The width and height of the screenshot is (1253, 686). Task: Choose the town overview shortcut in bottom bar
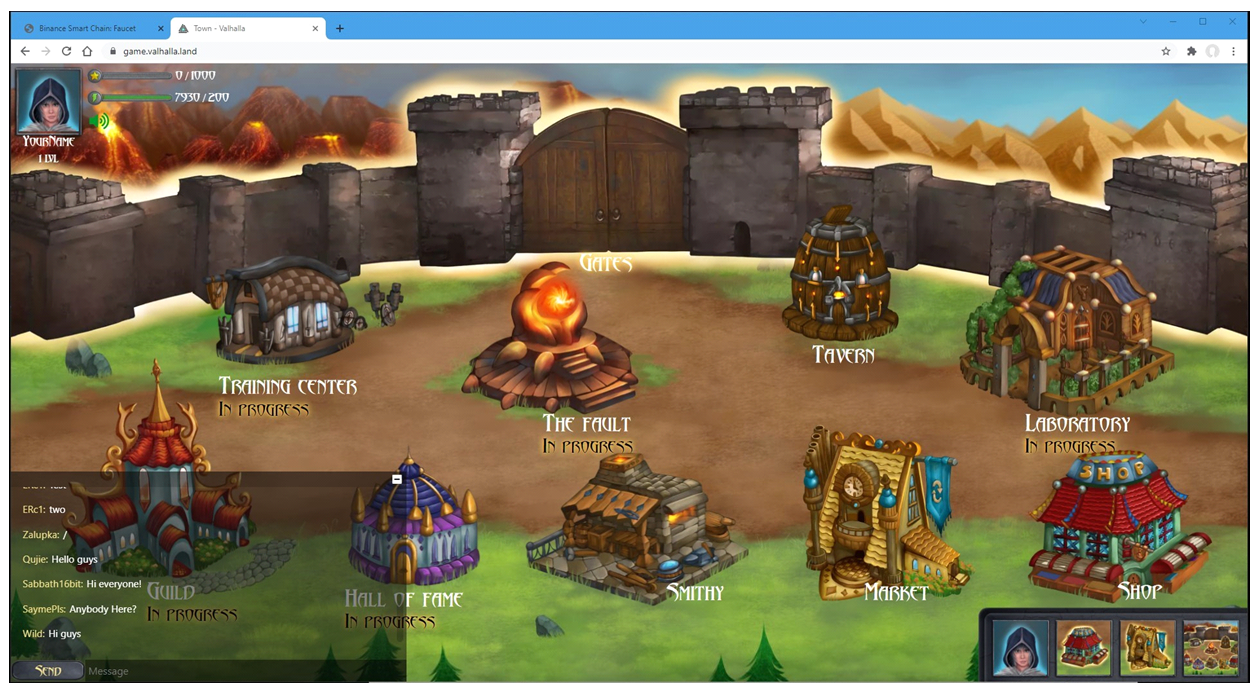pyautogui.click(x=1210, y=648)
